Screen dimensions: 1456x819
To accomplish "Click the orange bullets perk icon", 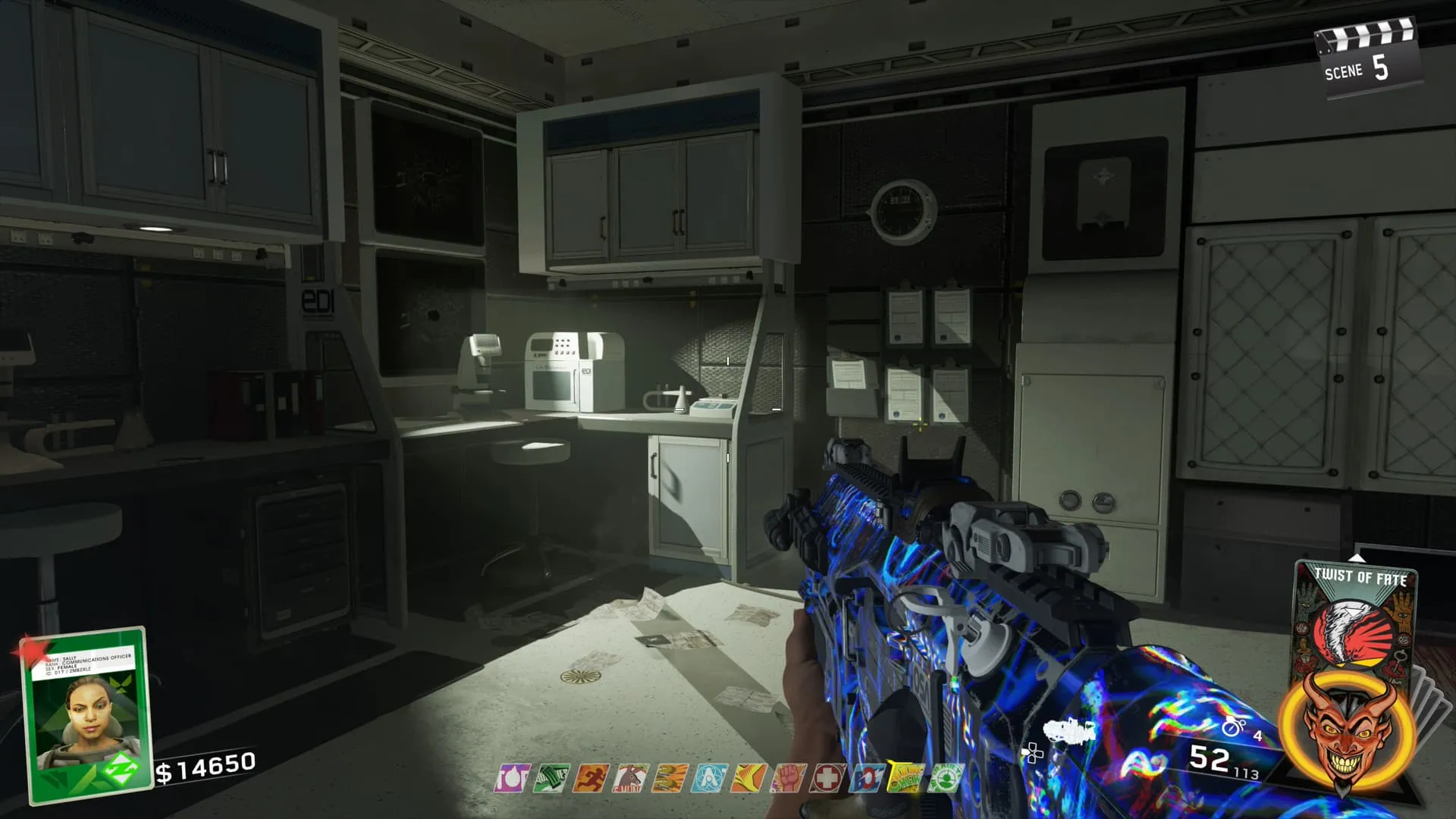I will (669, 778).
